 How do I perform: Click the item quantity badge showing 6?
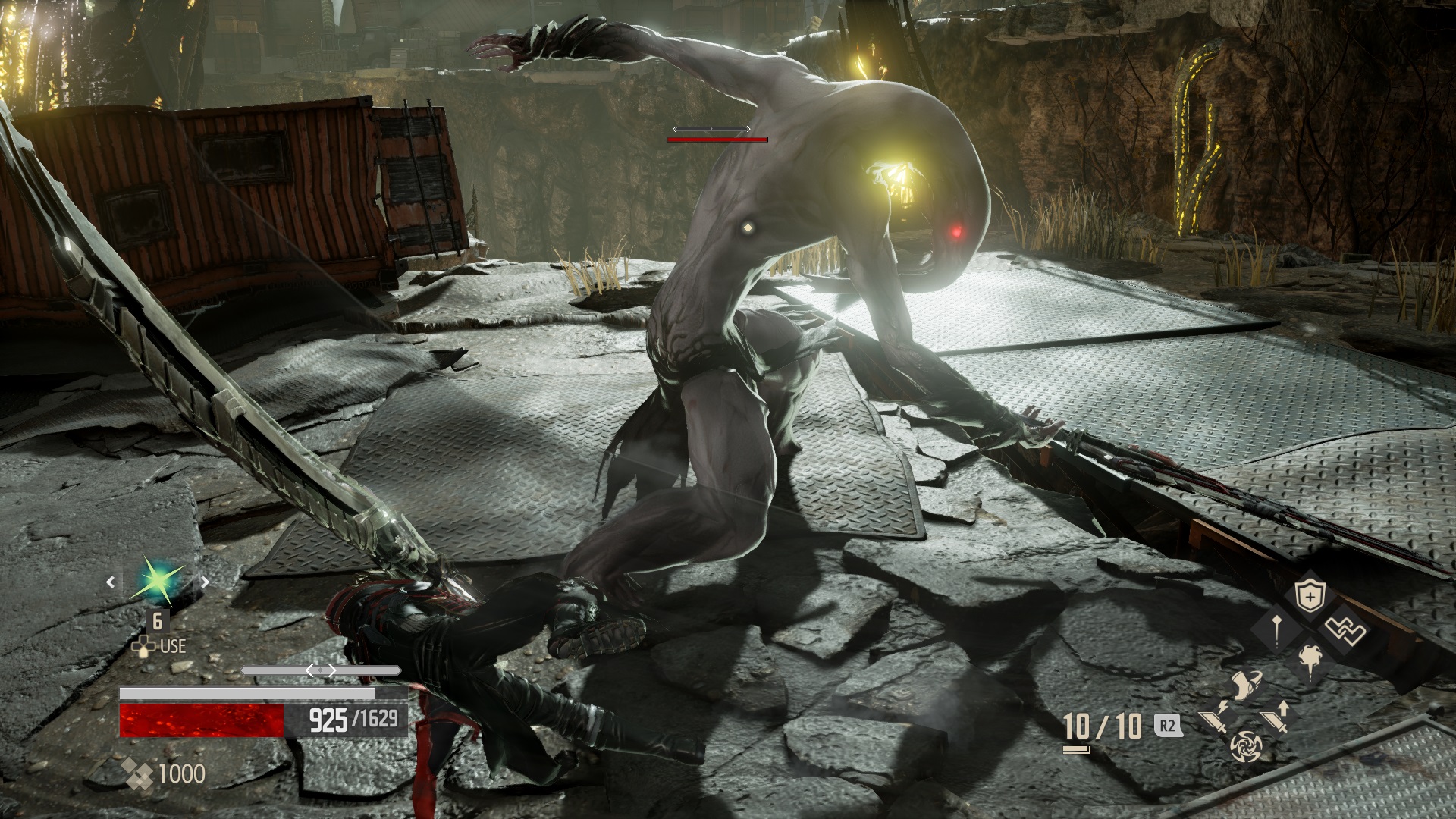pyautogui.click(x=158, y=622)
